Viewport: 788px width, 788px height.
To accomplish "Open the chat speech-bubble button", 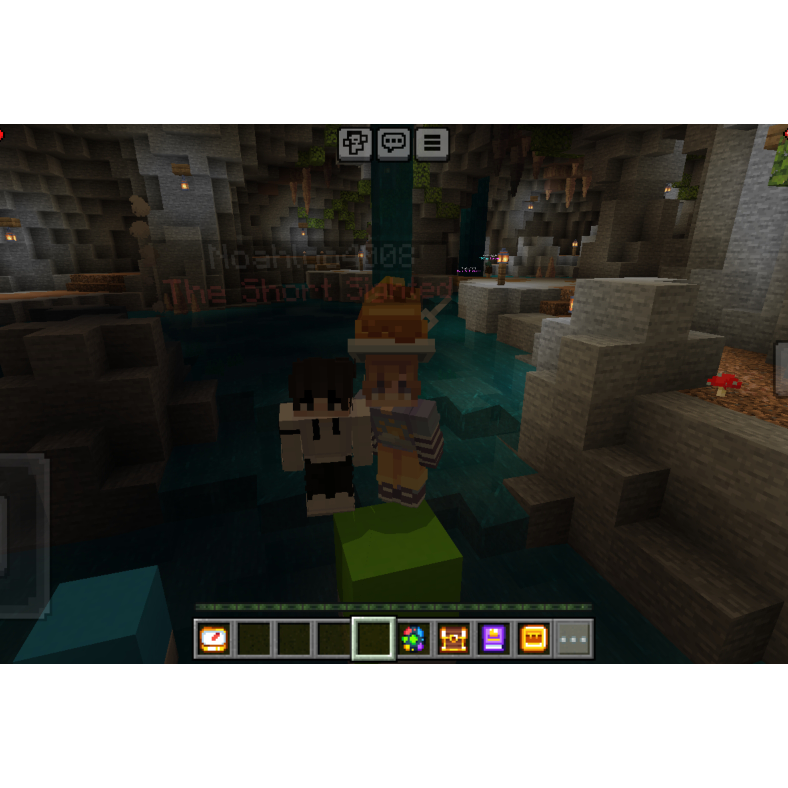I will [x=393, y=144].
